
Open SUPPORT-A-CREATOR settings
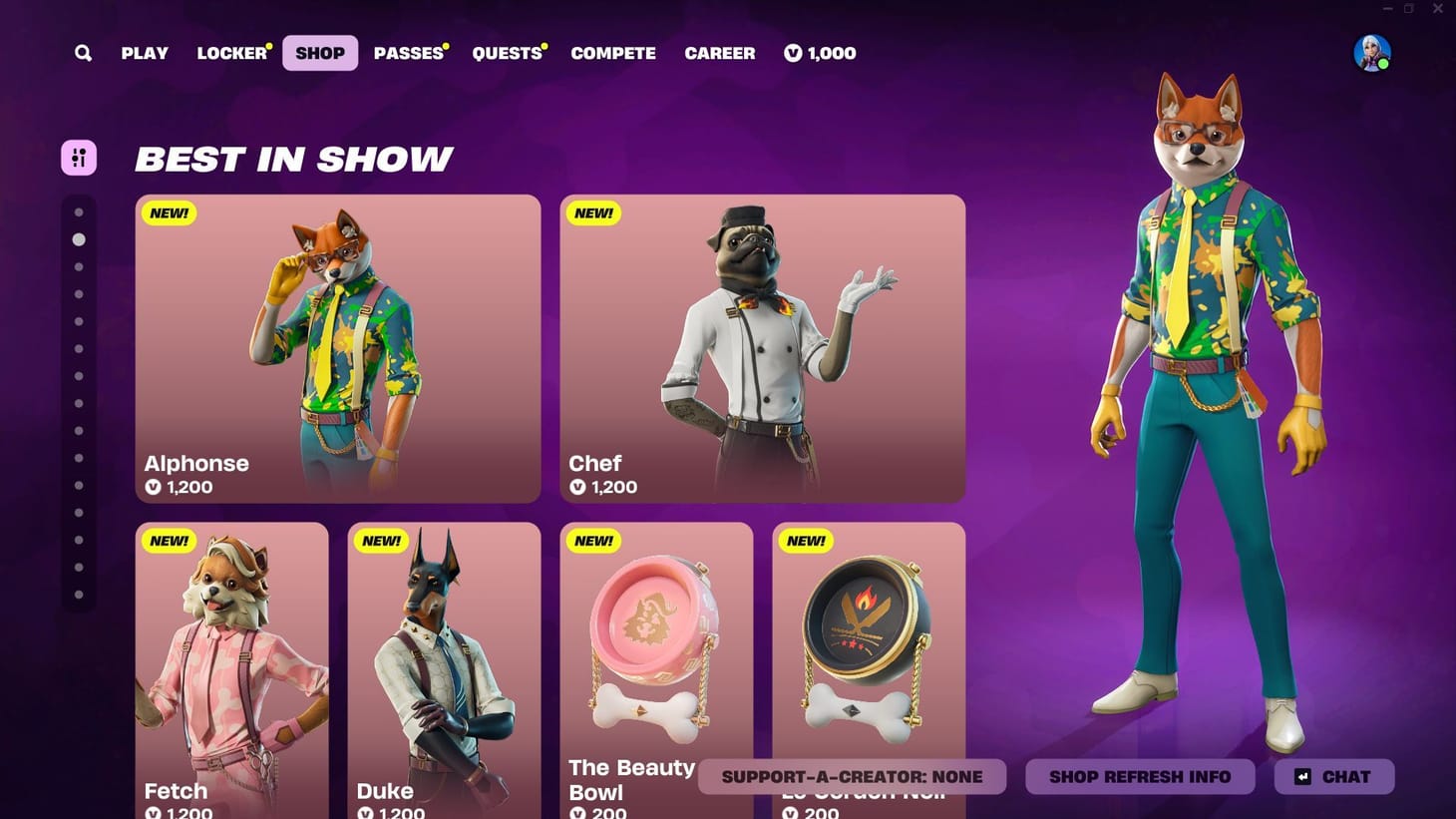tap(853, 776)
